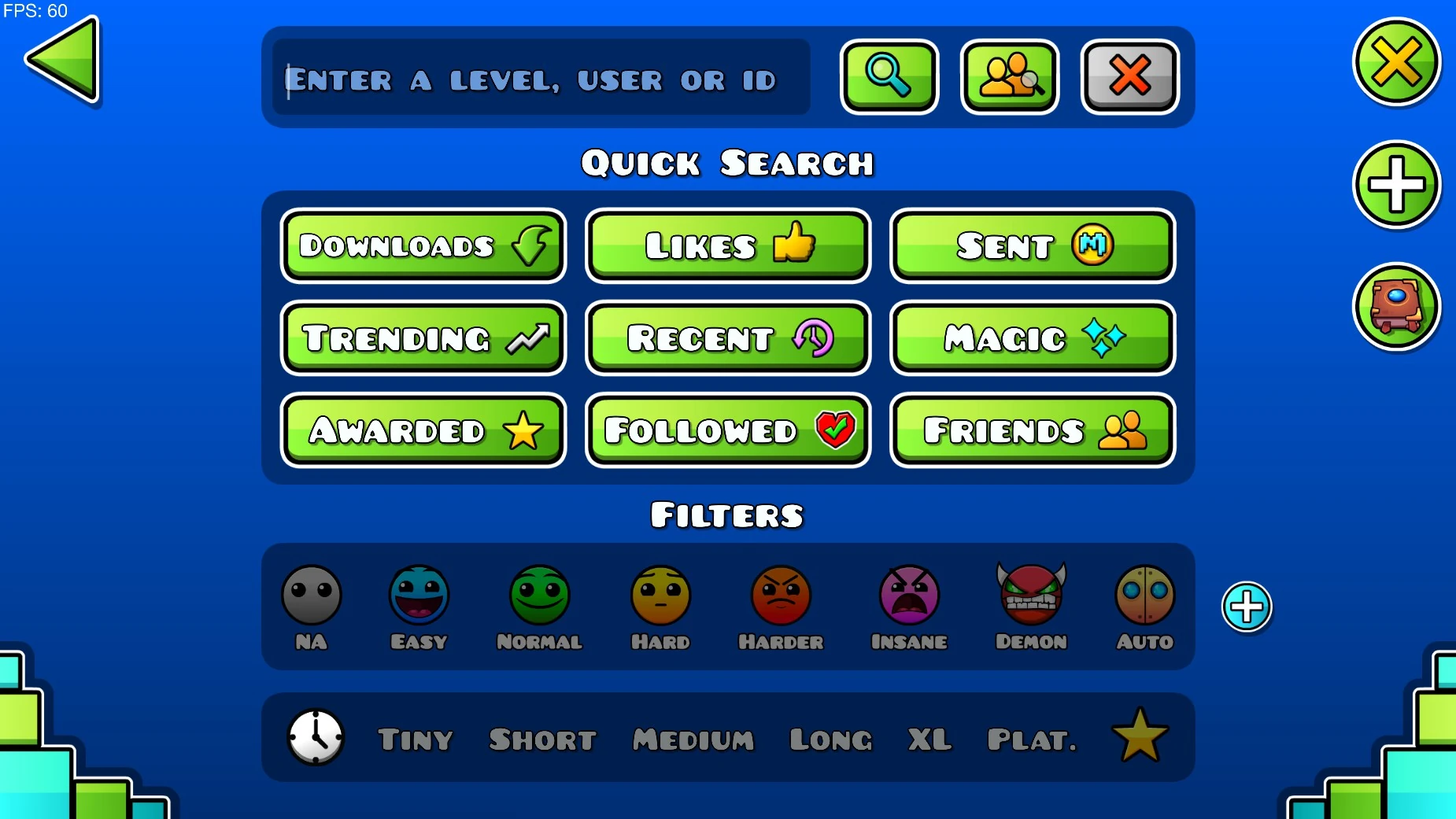Image resolution: width=1456 pixels, height=819 pixels.
Task: Click the treasure chest icon on the right
Action: coord(1397,307)
